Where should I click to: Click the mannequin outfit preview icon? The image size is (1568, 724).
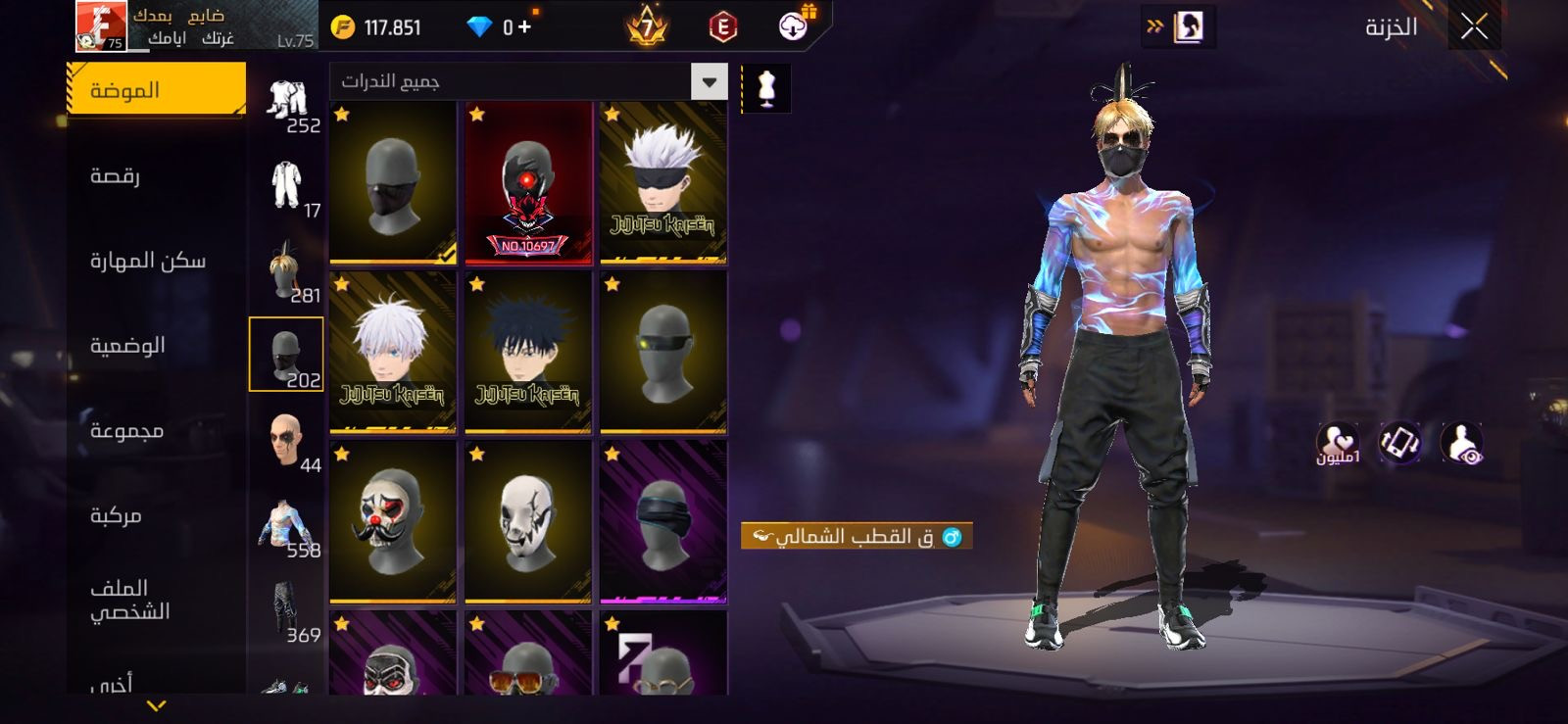coord(766,88)
